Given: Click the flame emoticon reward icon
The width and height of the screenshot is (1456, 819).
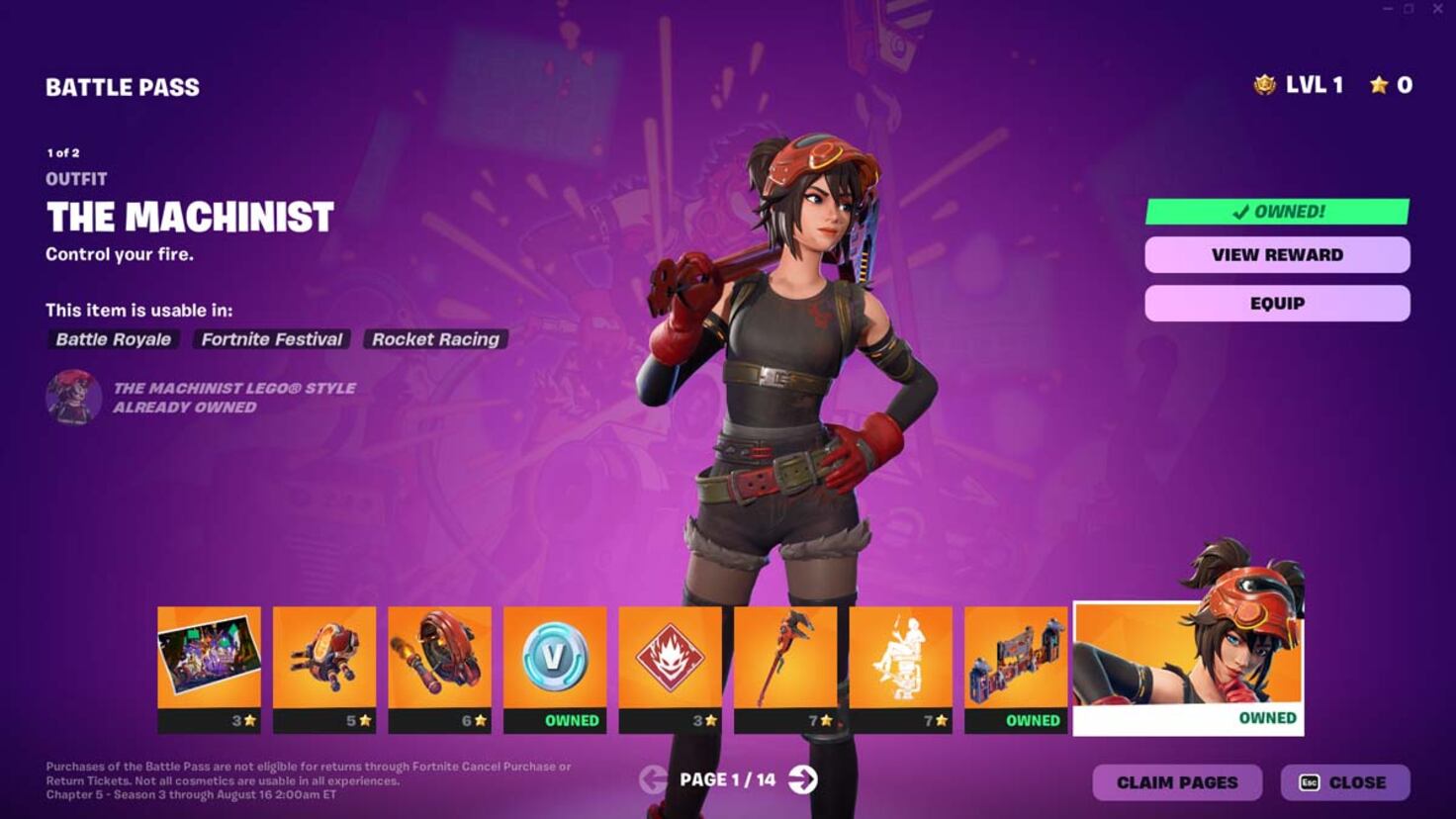Looking at the screenshot, I should point(669,661).
